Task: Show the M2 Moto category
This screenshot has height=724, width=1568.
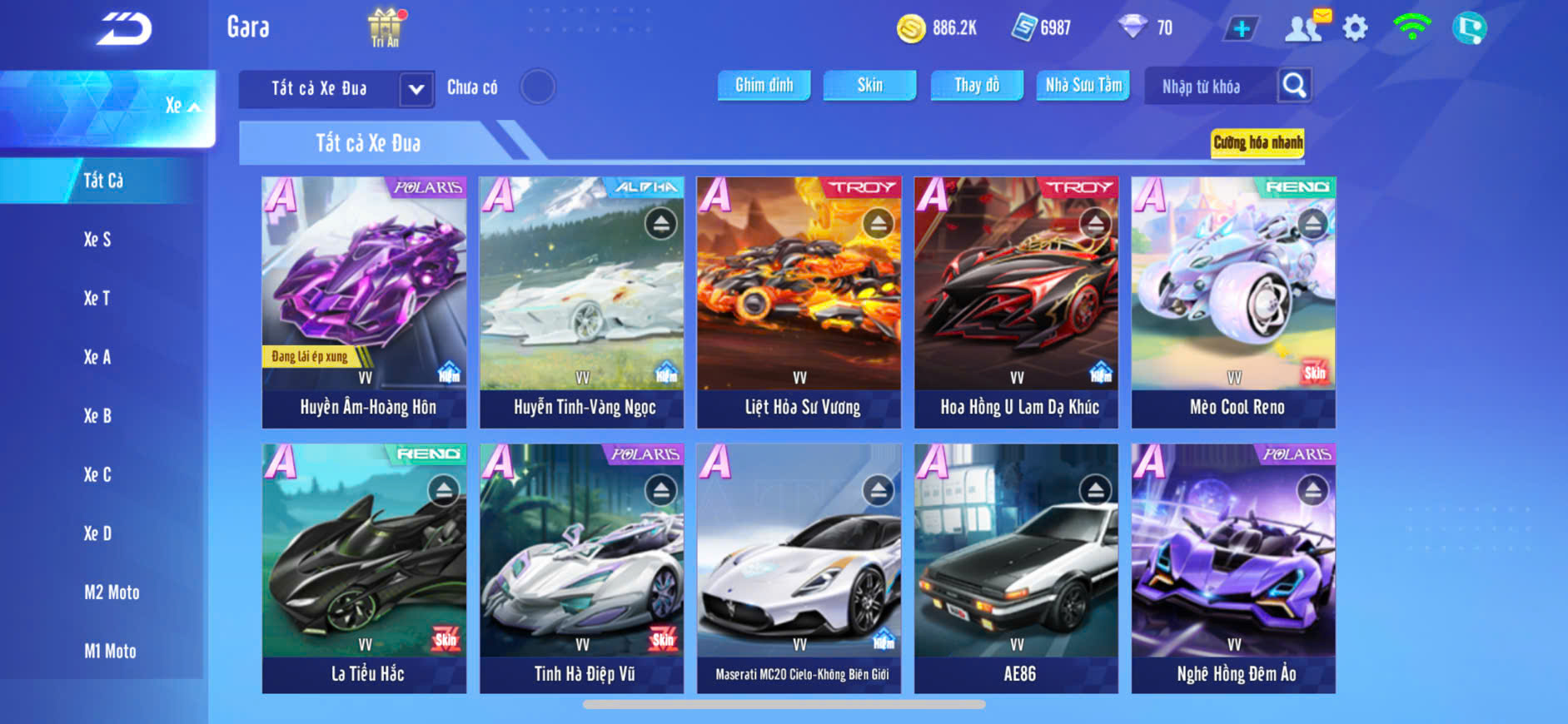Action: point(112,593)
